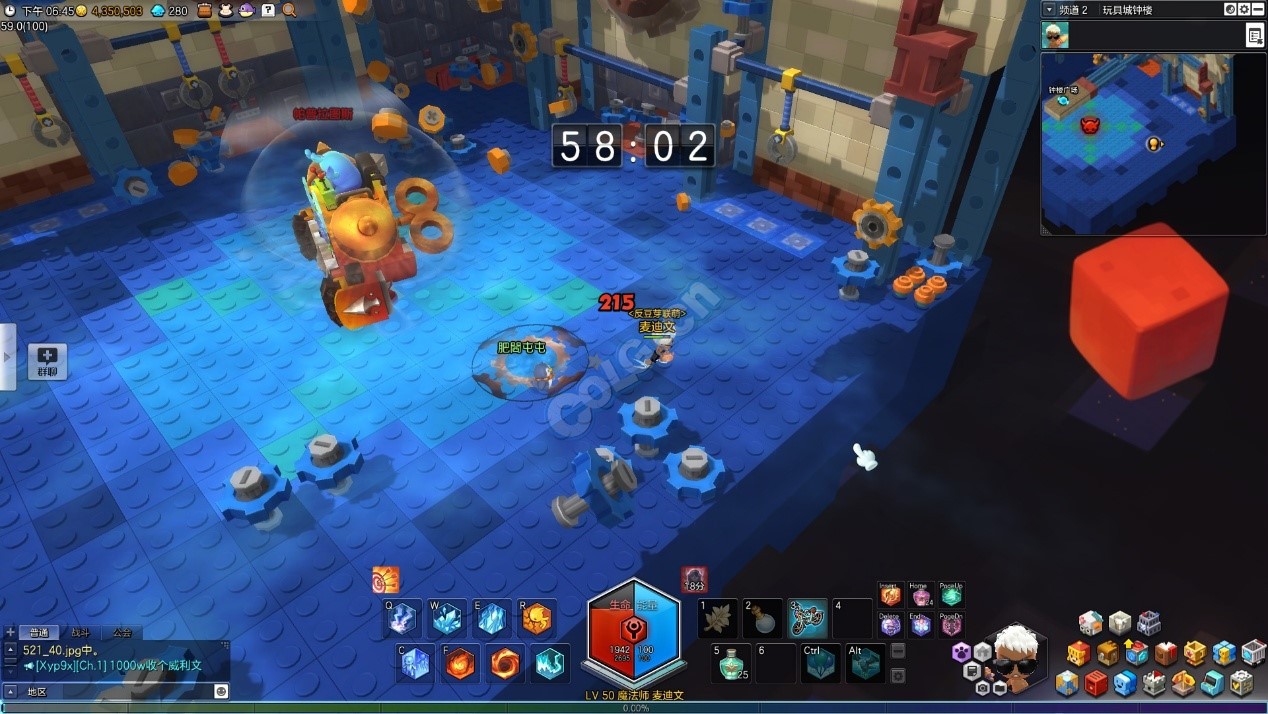This screenshot has width=1268, height=714.
Task: Open the question mark help icon
Action: [268, 10]
